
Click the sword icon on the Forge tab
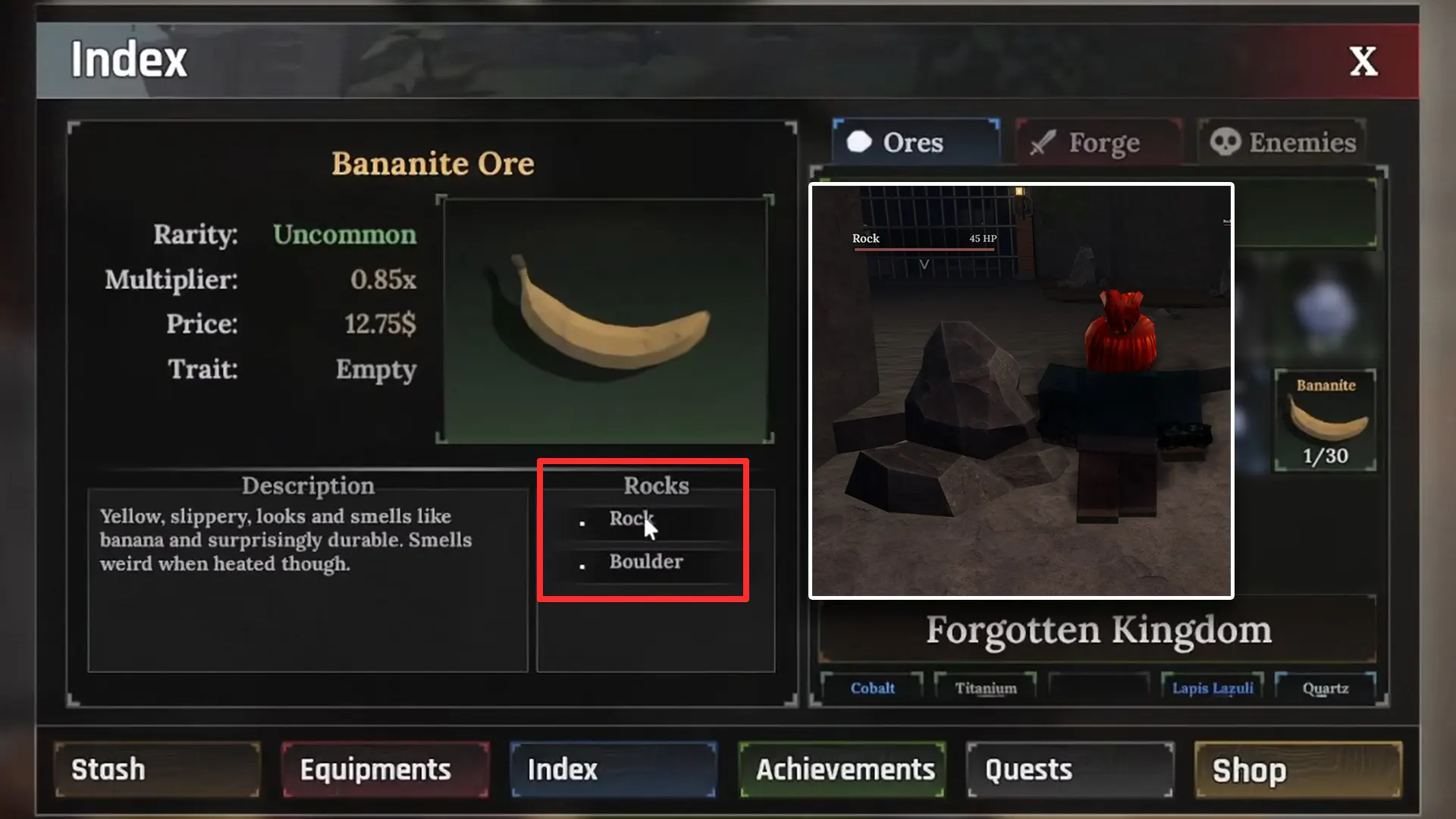[1044, 143]
